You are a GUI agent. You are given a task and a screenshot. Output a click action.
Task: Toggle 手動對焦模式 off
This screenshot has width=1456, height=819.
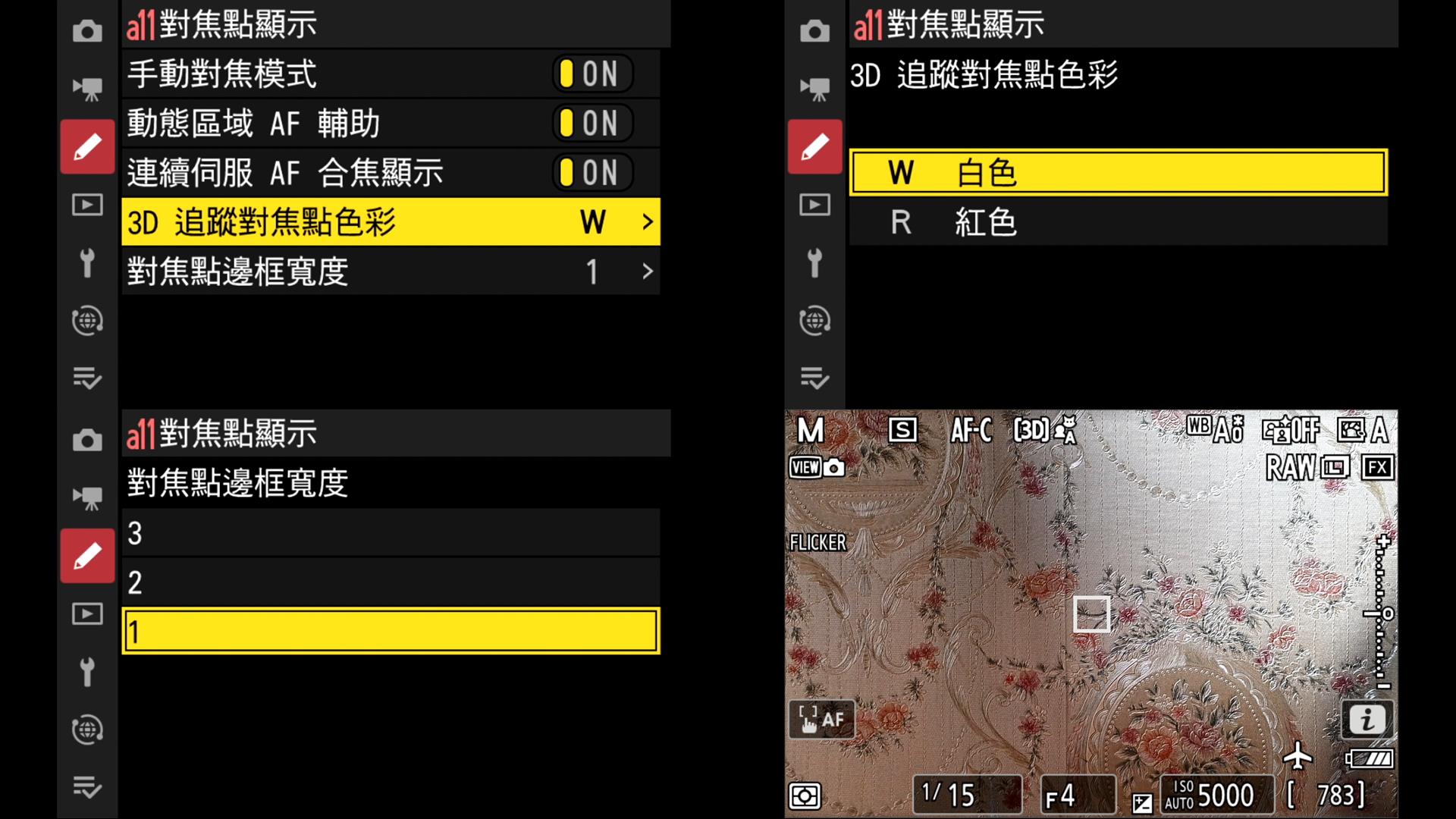[x=591, y=74]
